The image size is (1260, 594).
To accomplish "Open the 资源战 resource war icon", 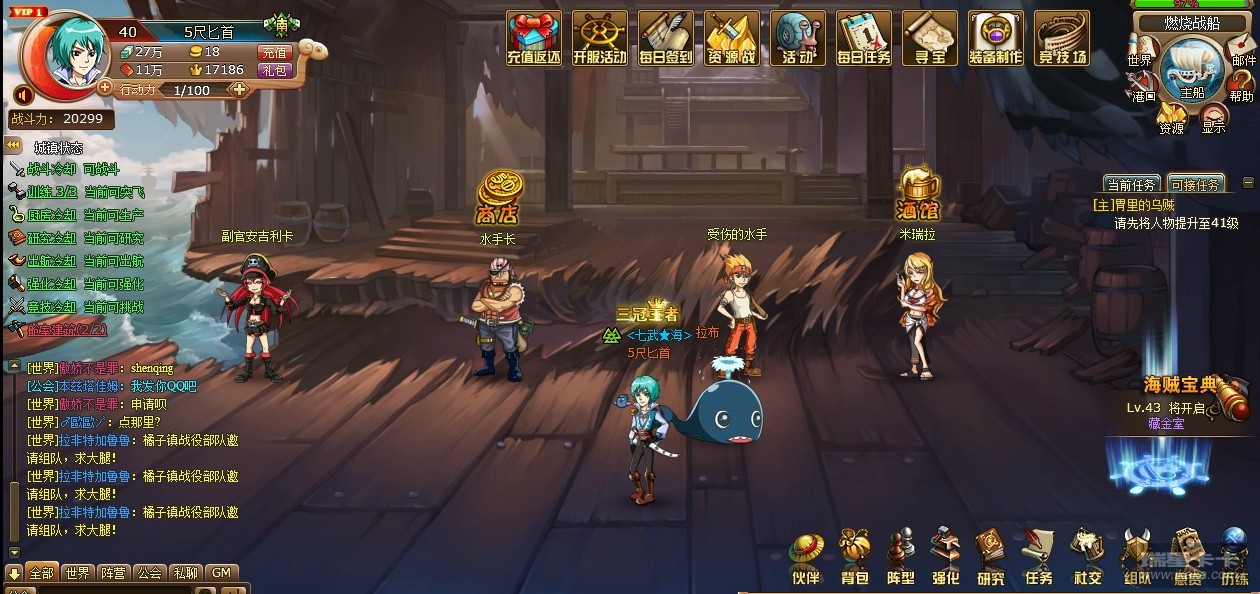I will 731,38.
